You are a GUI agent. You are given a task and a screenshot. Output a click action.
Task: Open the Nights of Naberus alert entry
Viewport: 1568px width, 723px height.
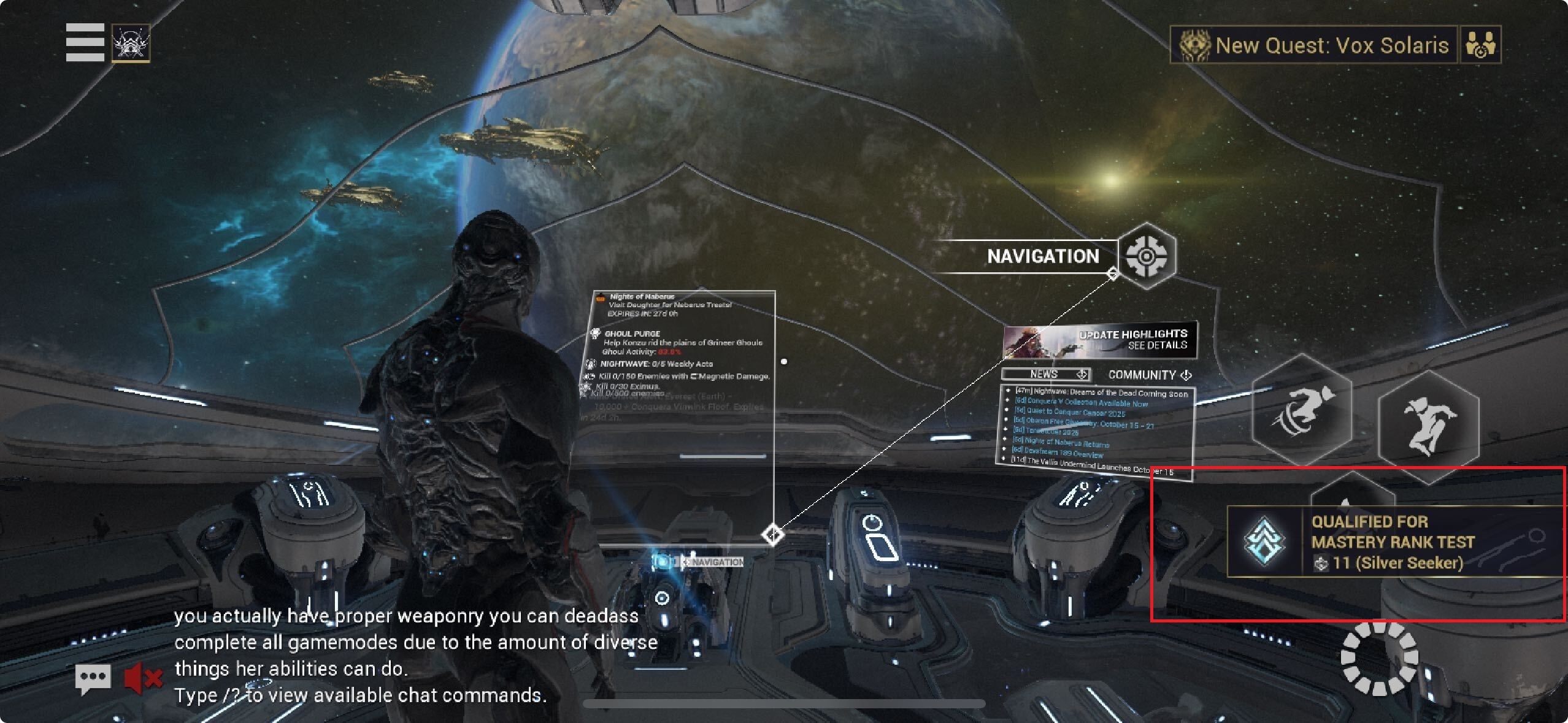tap(669, 305)
